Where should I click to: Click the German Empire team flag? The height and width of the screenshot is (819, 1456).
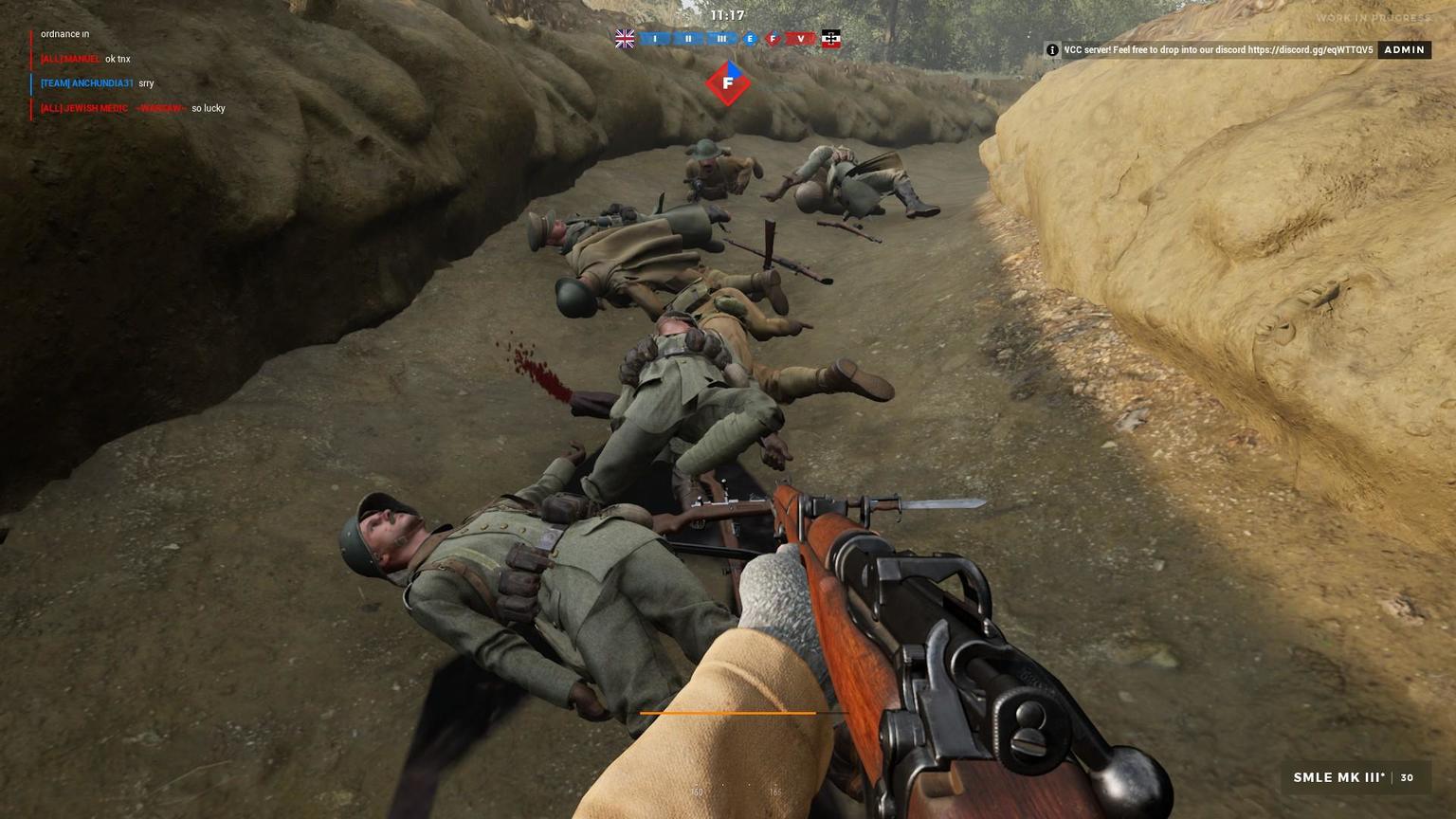click(x=831, y=39)
